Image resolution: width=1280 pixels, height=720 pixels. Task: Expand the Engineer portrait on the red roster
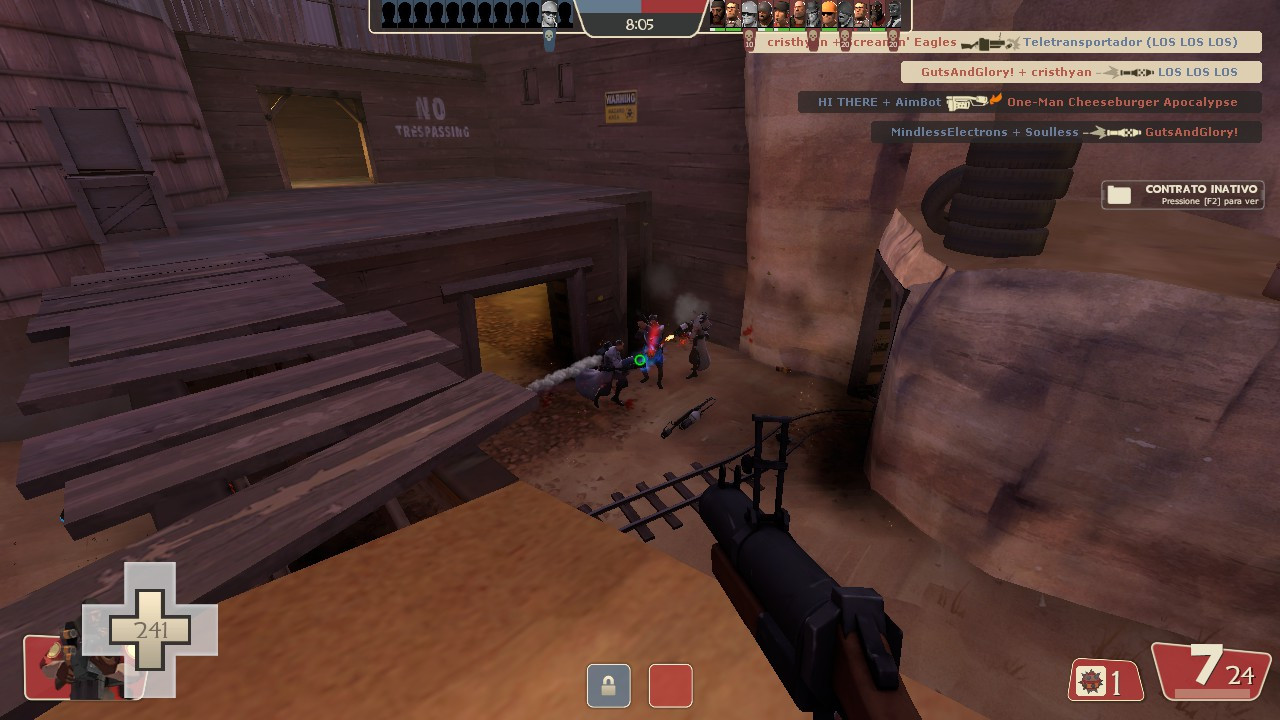828,14
